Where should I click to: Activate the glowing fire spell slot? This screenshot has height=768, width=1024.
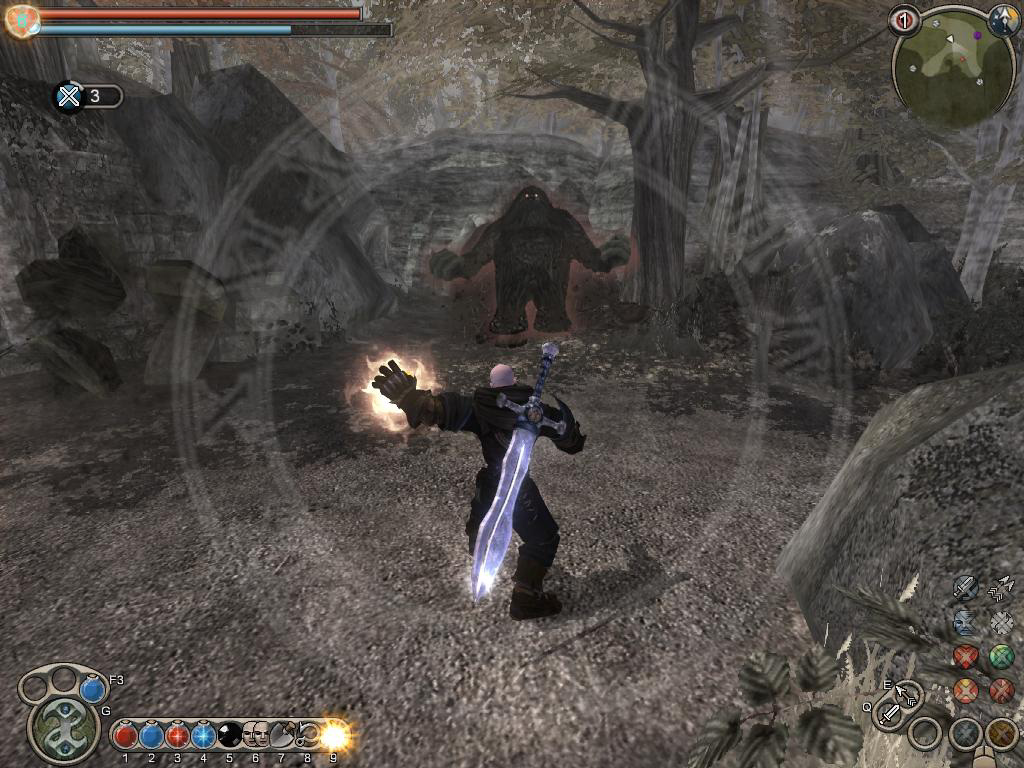[x=333, y=737]
